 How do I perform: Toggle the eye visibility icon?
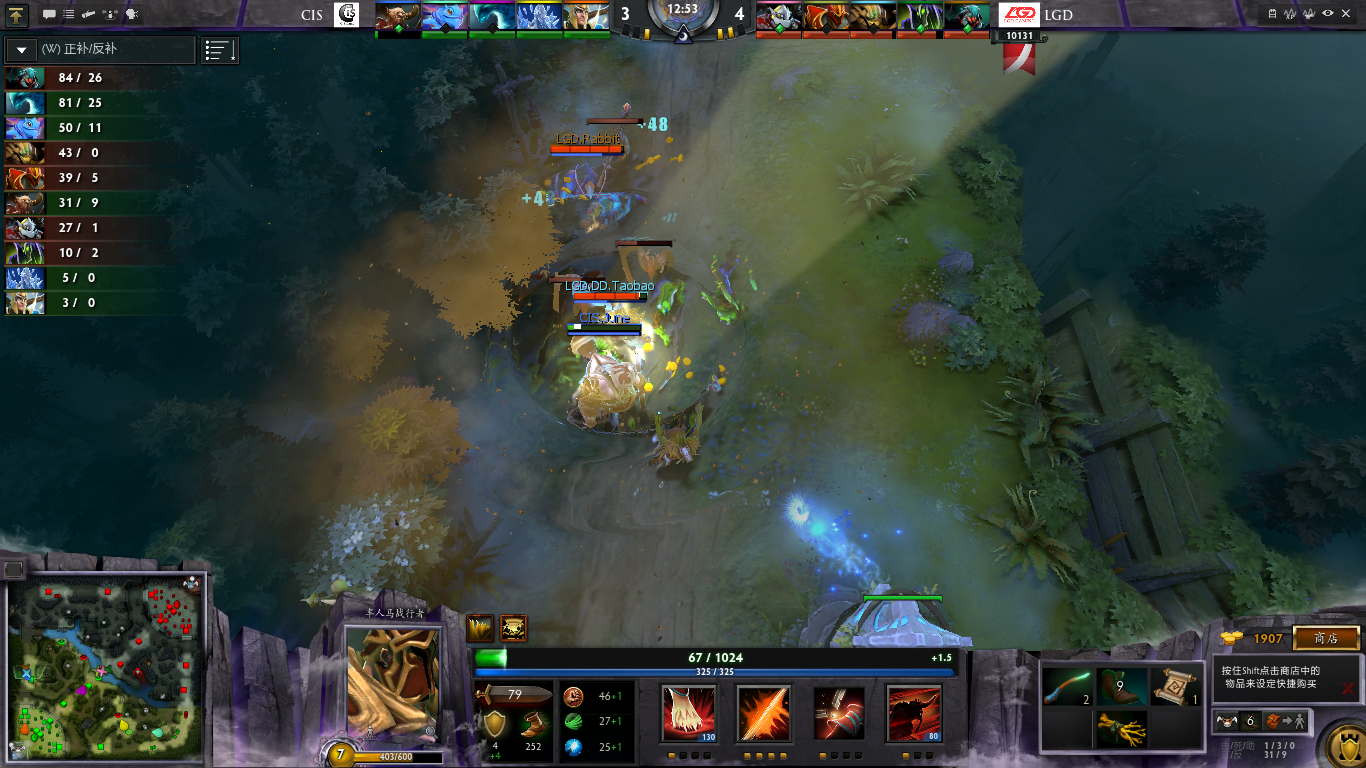1328,14
